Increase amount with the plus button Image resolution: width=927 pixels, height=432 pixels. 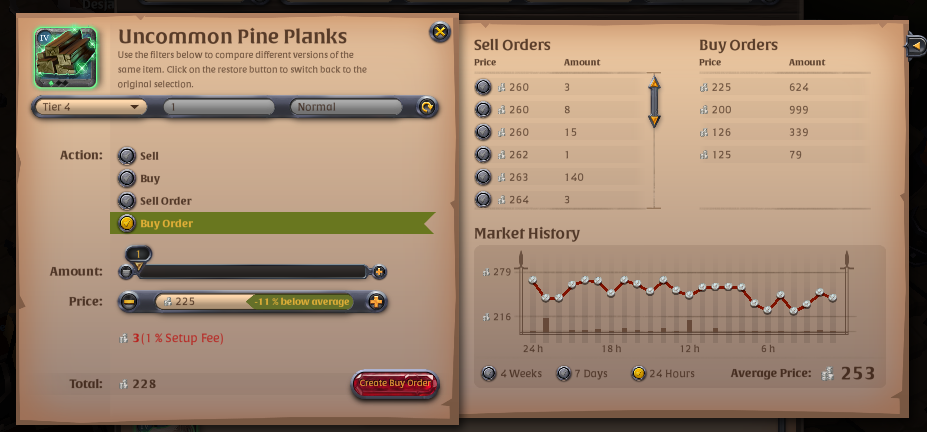click(379, 272)
